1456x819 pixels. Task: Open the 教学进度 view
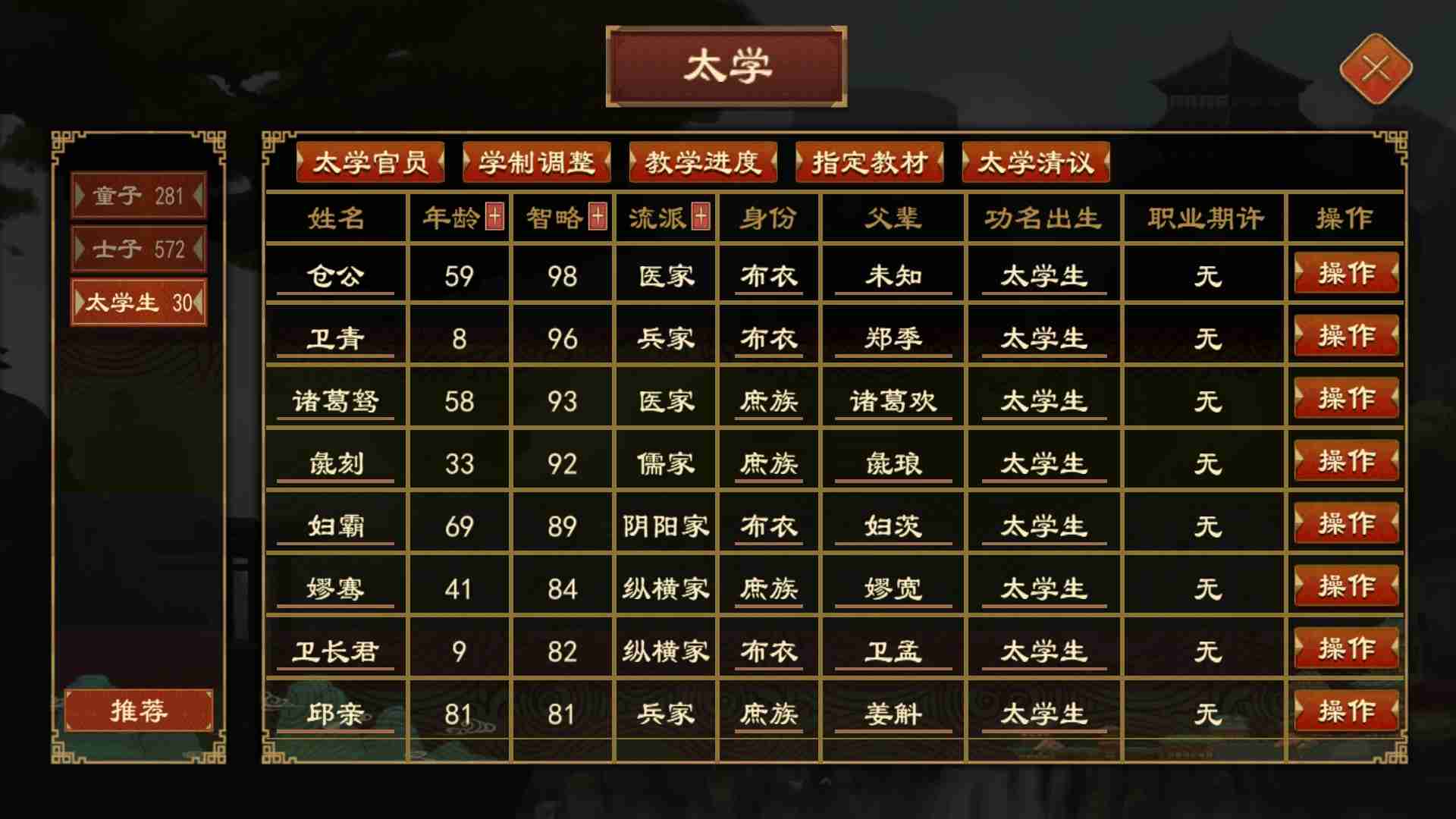click(x=703, y=162)
